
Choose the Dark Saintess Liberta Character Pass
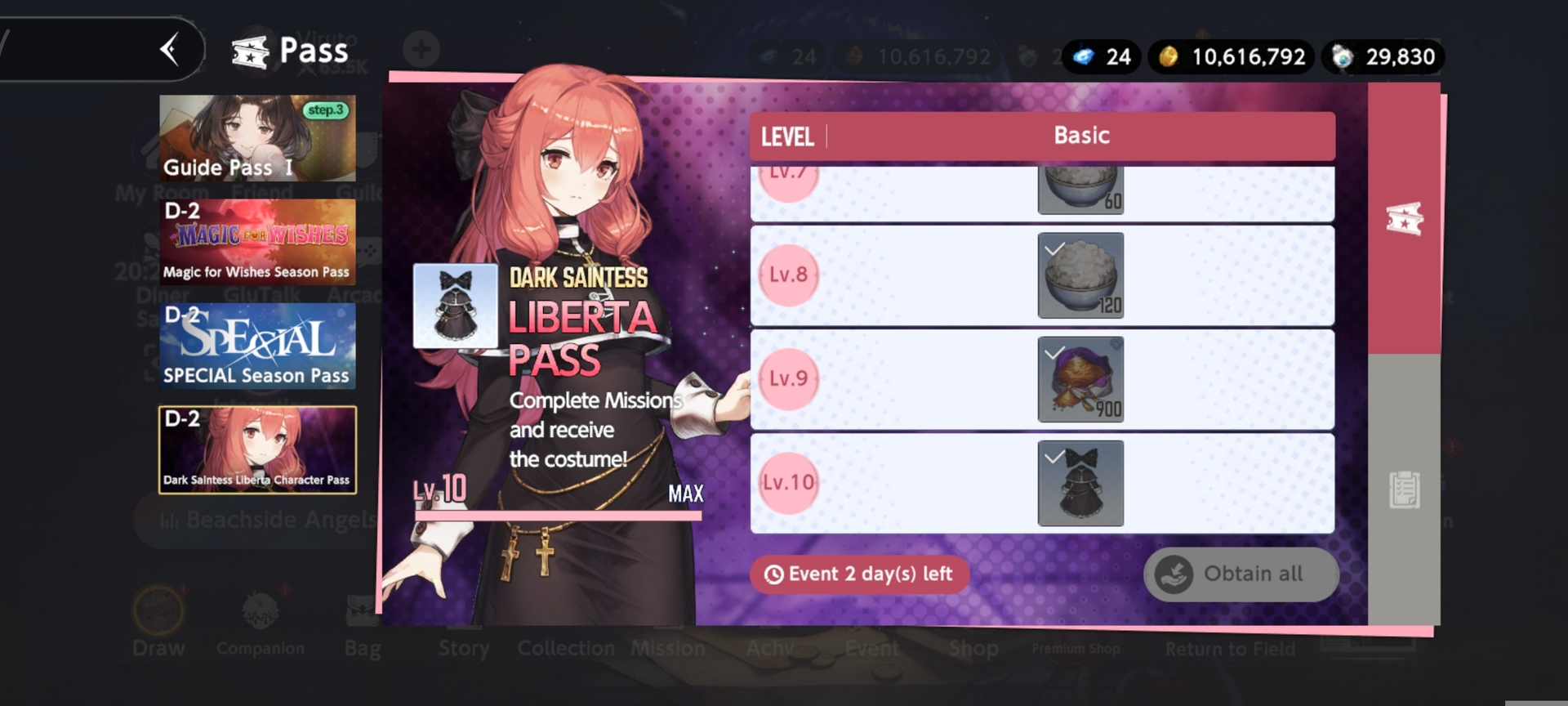click(257, 450)
